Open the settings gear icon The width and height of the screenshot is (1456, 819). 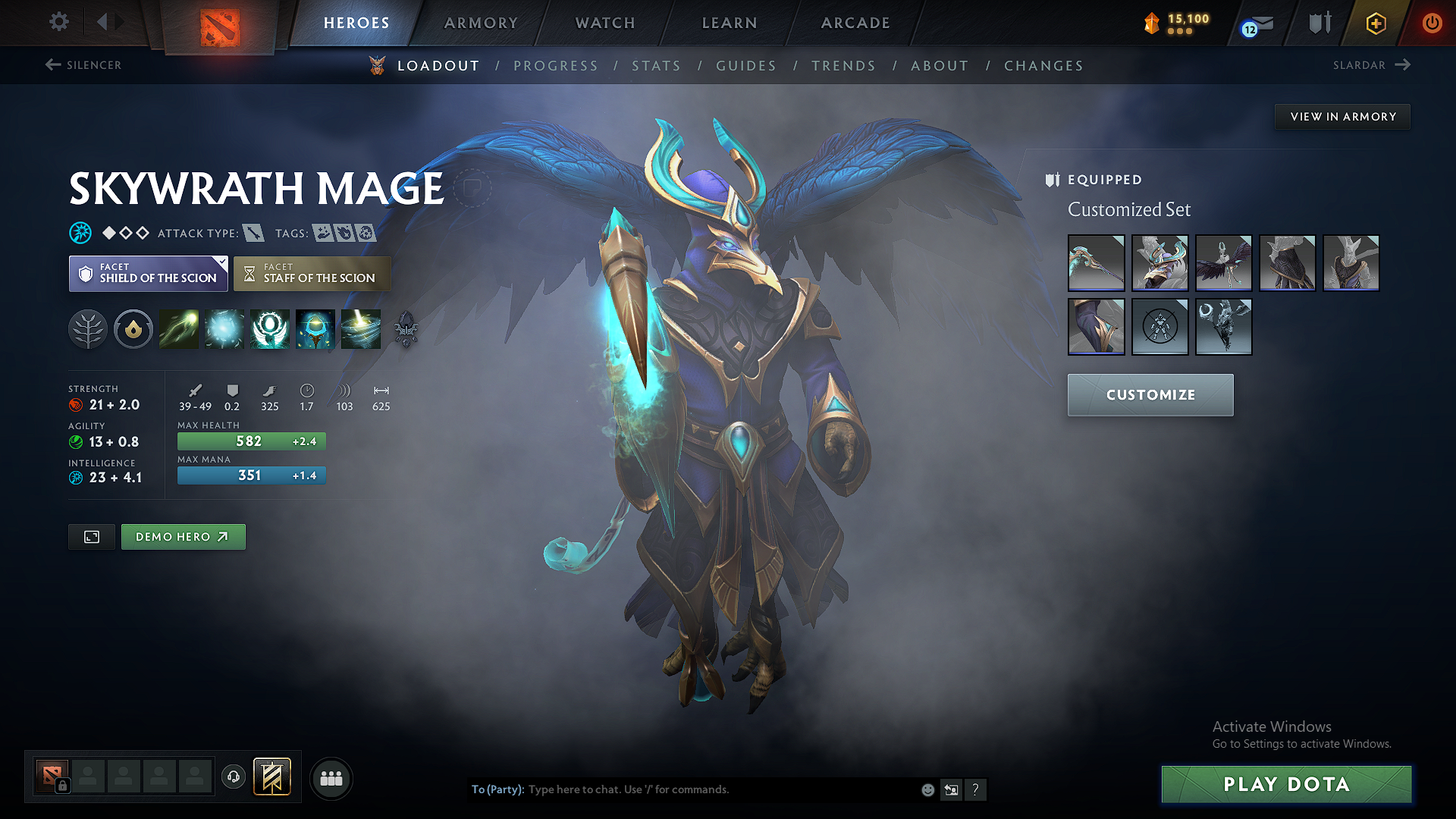point(58,22)
